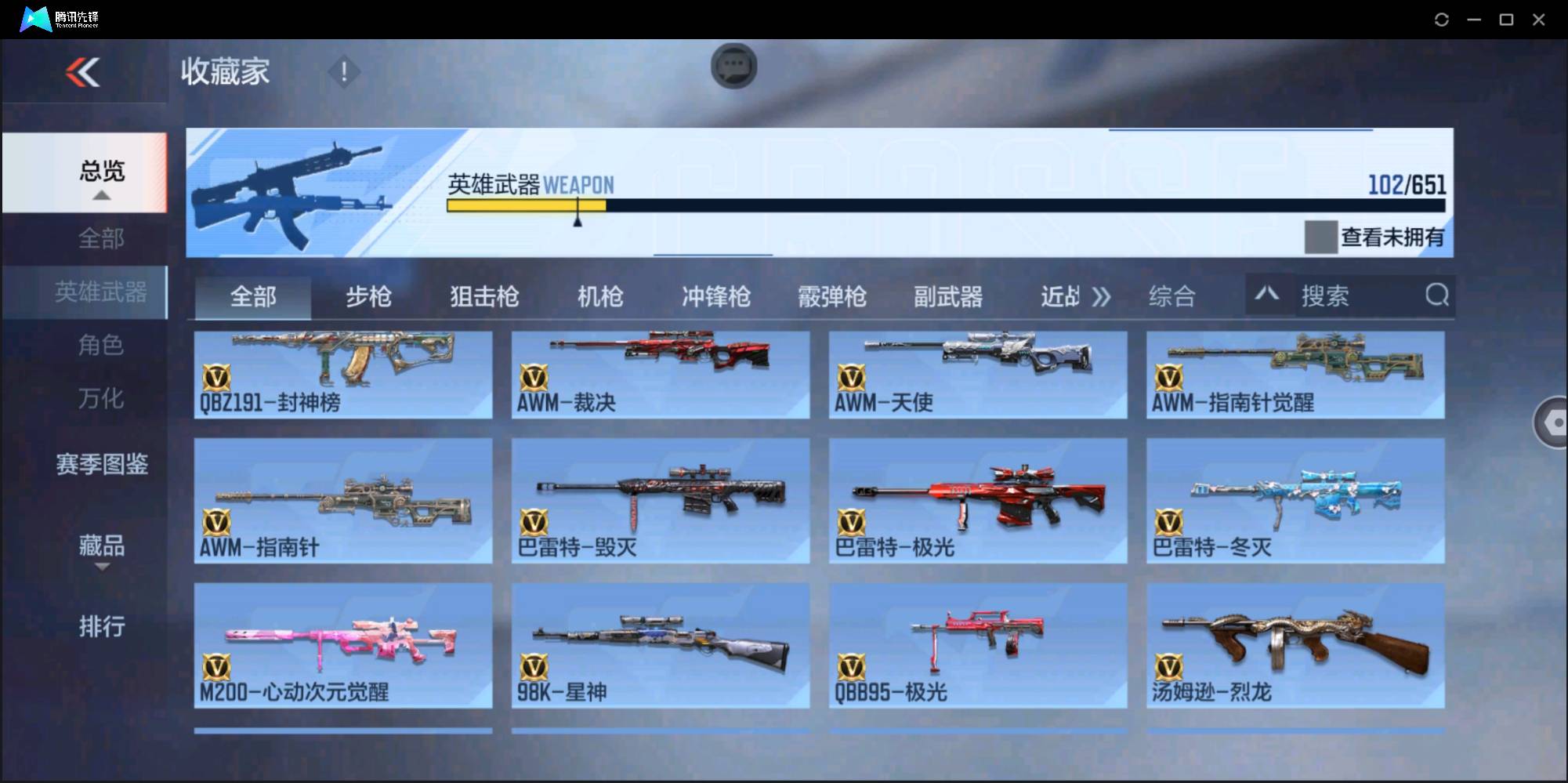Expand more weapon categories via the double chevron
Screen dimensions: 1568x783
1103,296
